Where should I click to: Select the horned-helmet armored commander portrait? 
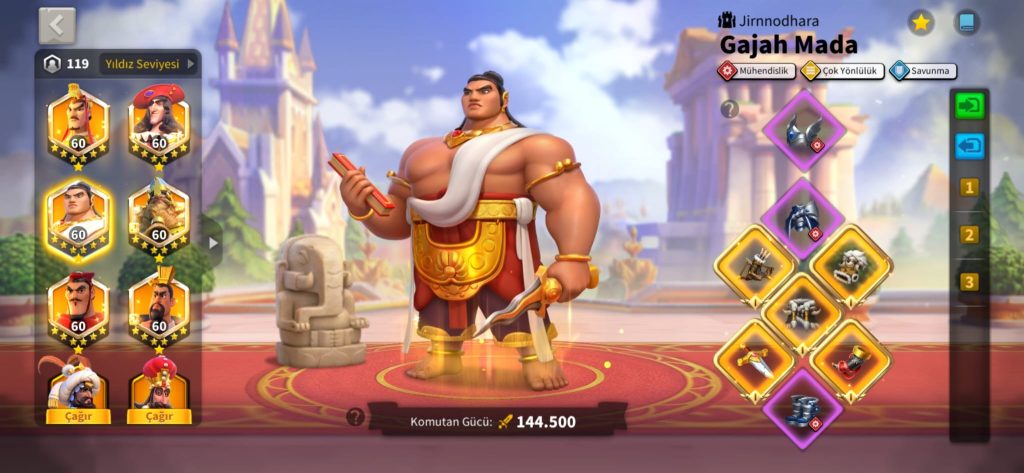click(x=159, y=214)
